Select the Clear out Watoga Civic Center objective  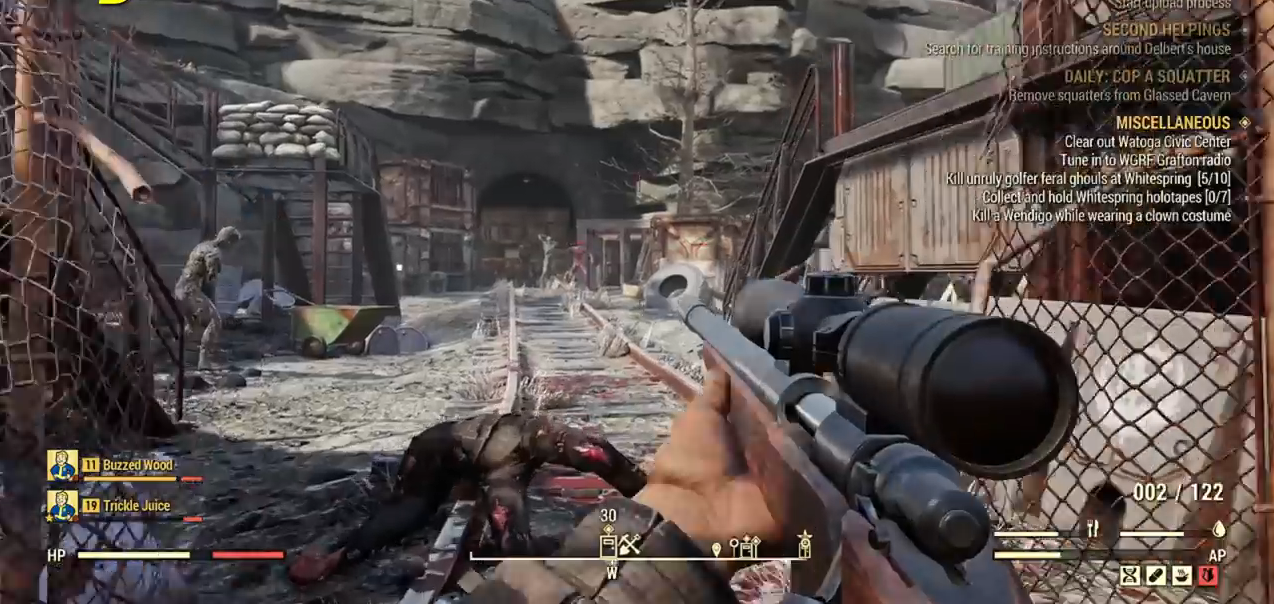tap(1147, 142)
